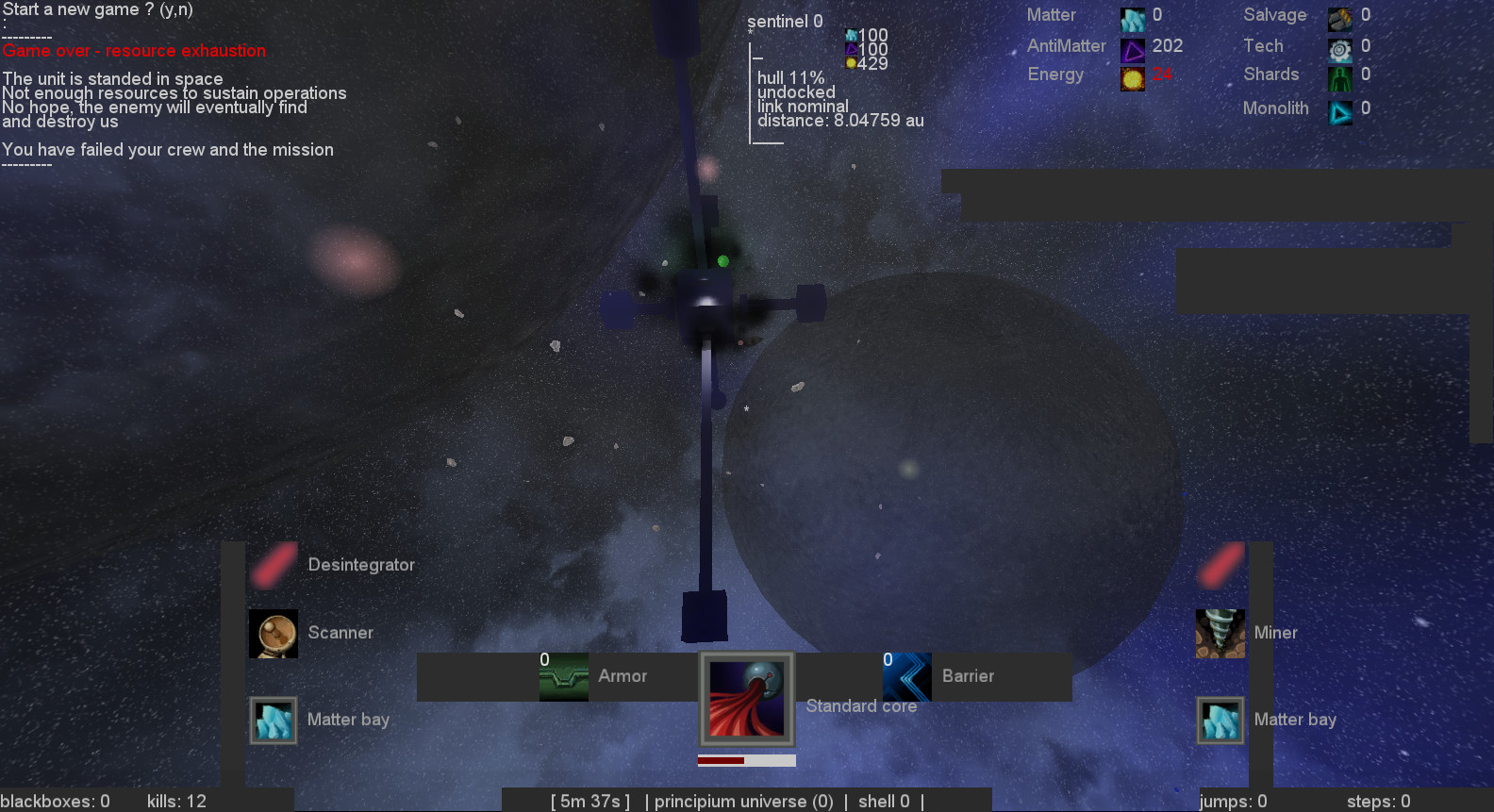Click the Armor slot icon
Screen dimensions: 1494x812
[563, 676]
